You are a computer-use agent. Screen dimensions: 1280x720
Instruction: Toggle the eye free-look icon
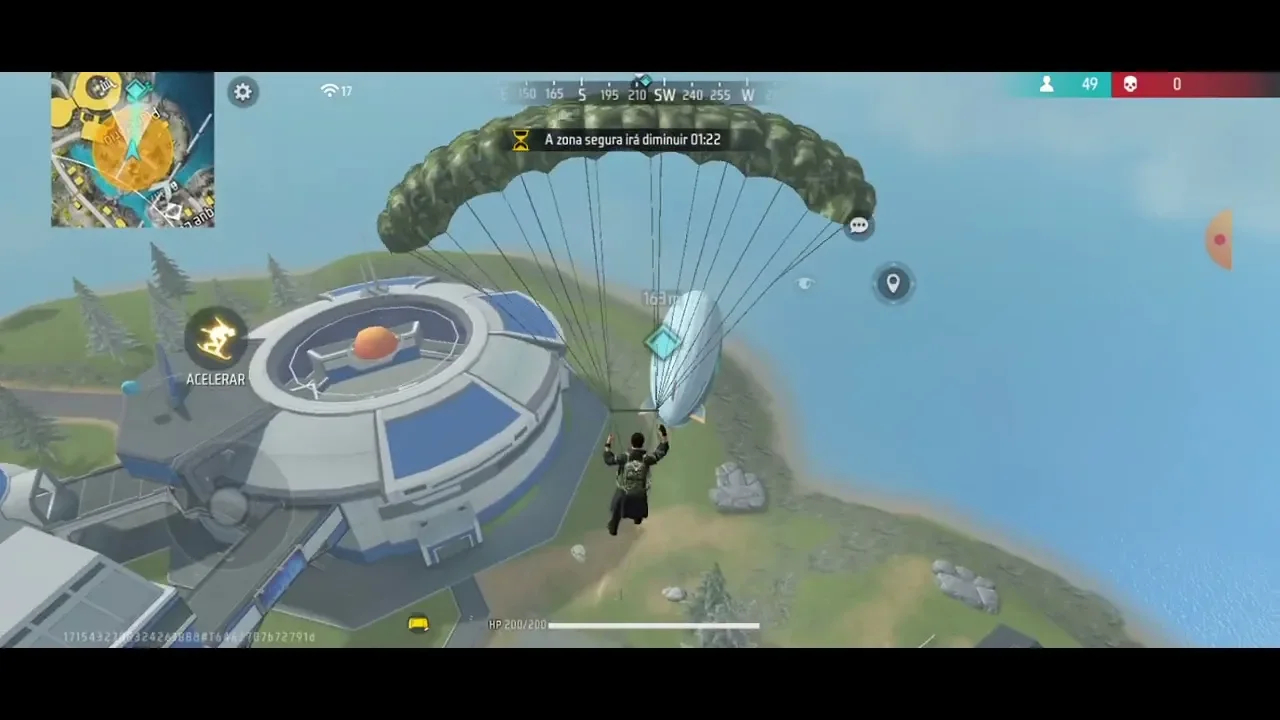[x=805, y=284]
